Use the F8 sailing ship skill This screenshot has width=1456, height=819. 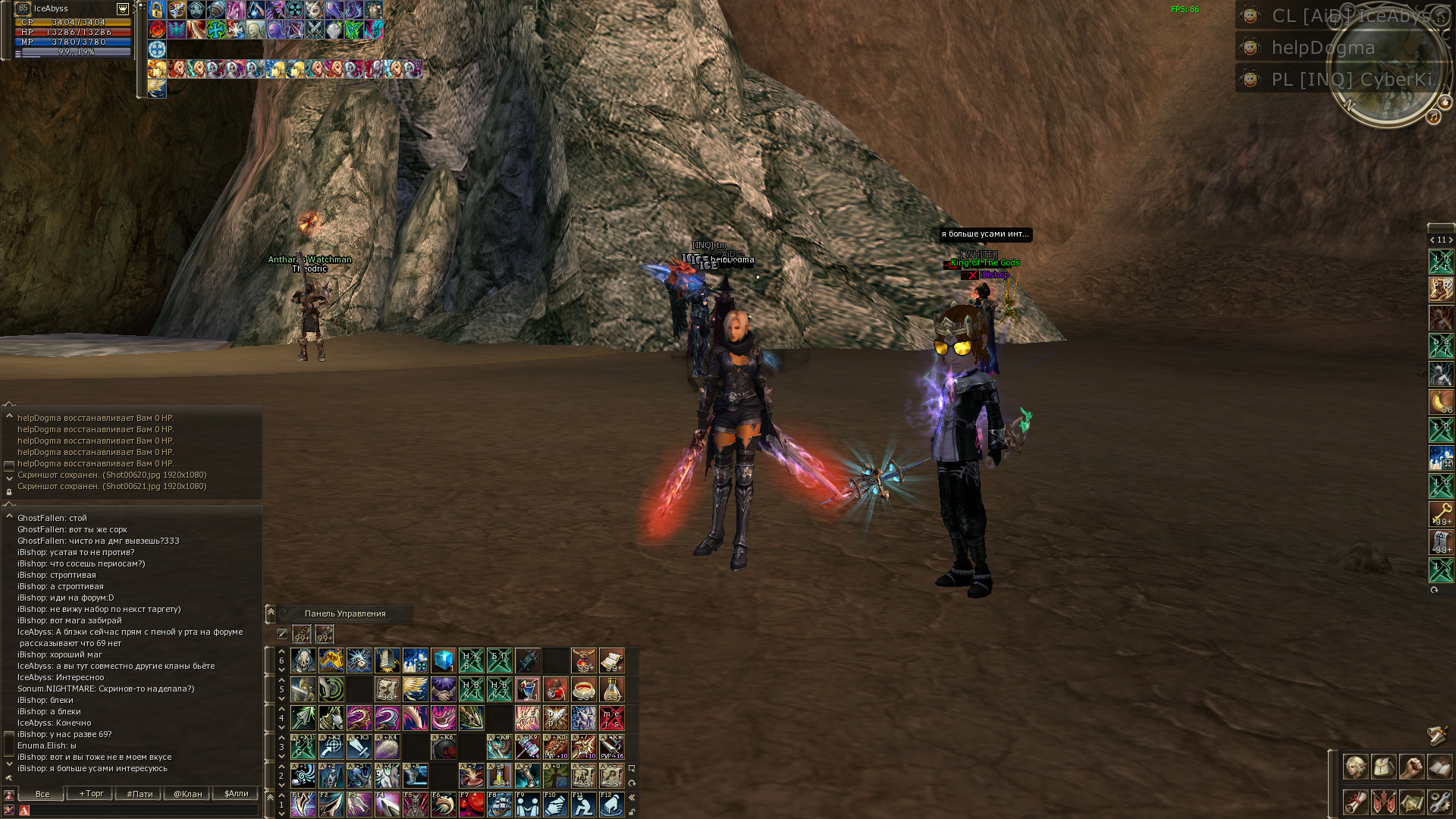(x=499, y=804)
